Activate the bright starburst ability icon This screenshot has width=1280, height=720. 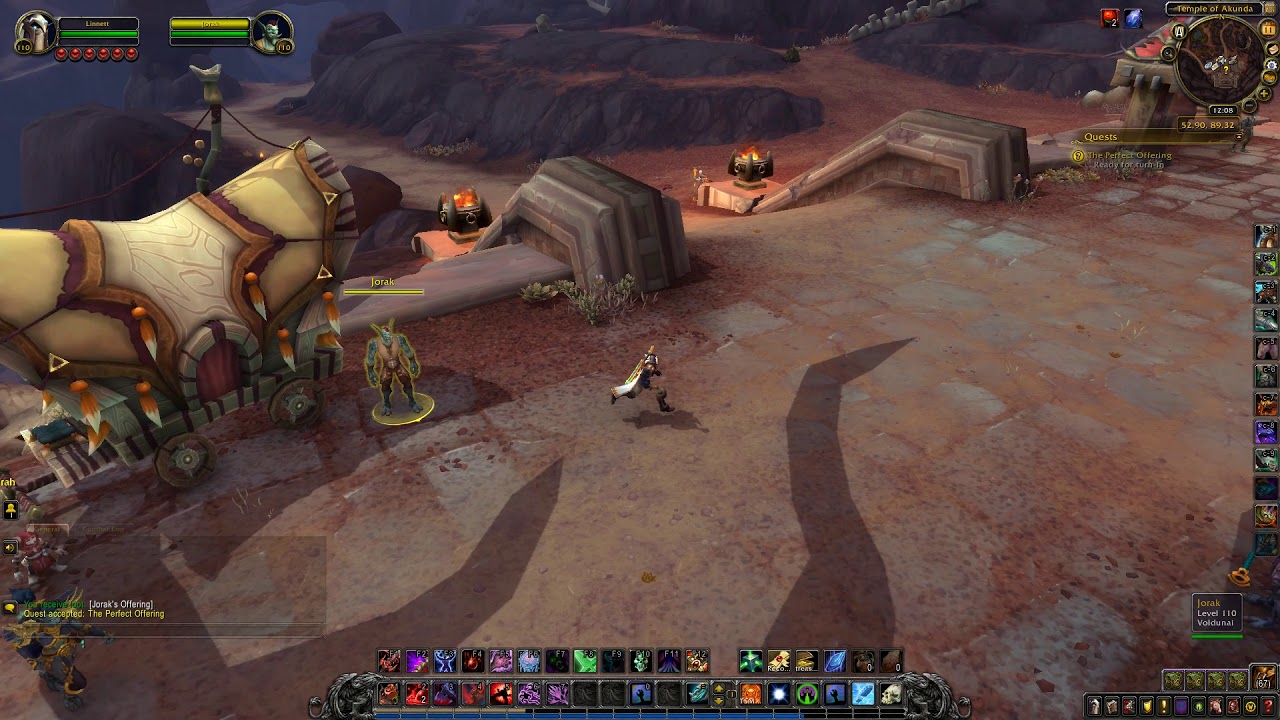(778, 693)
